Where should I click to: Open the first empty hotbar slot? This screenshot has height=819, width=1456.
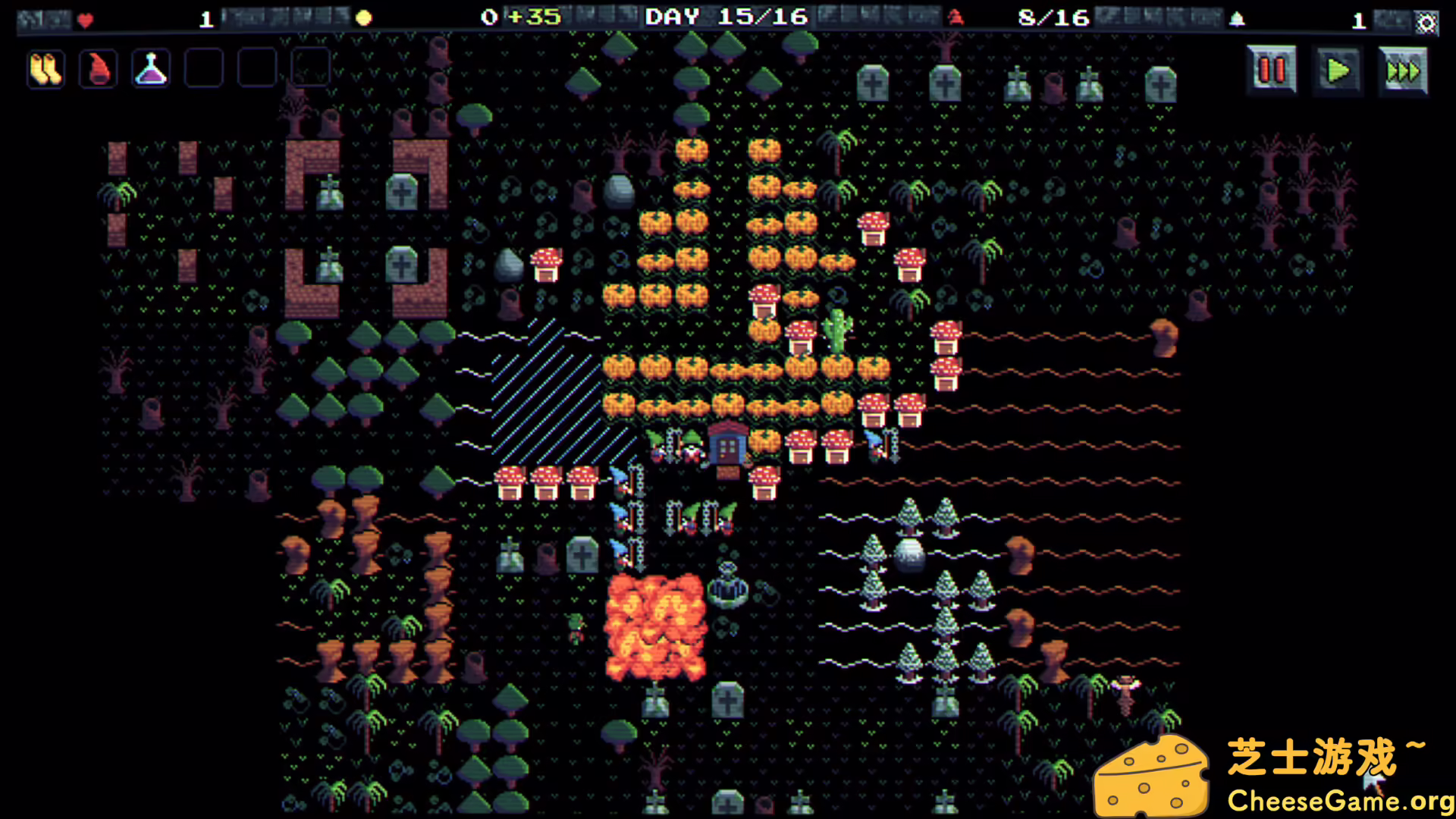(x=202, y=68)
